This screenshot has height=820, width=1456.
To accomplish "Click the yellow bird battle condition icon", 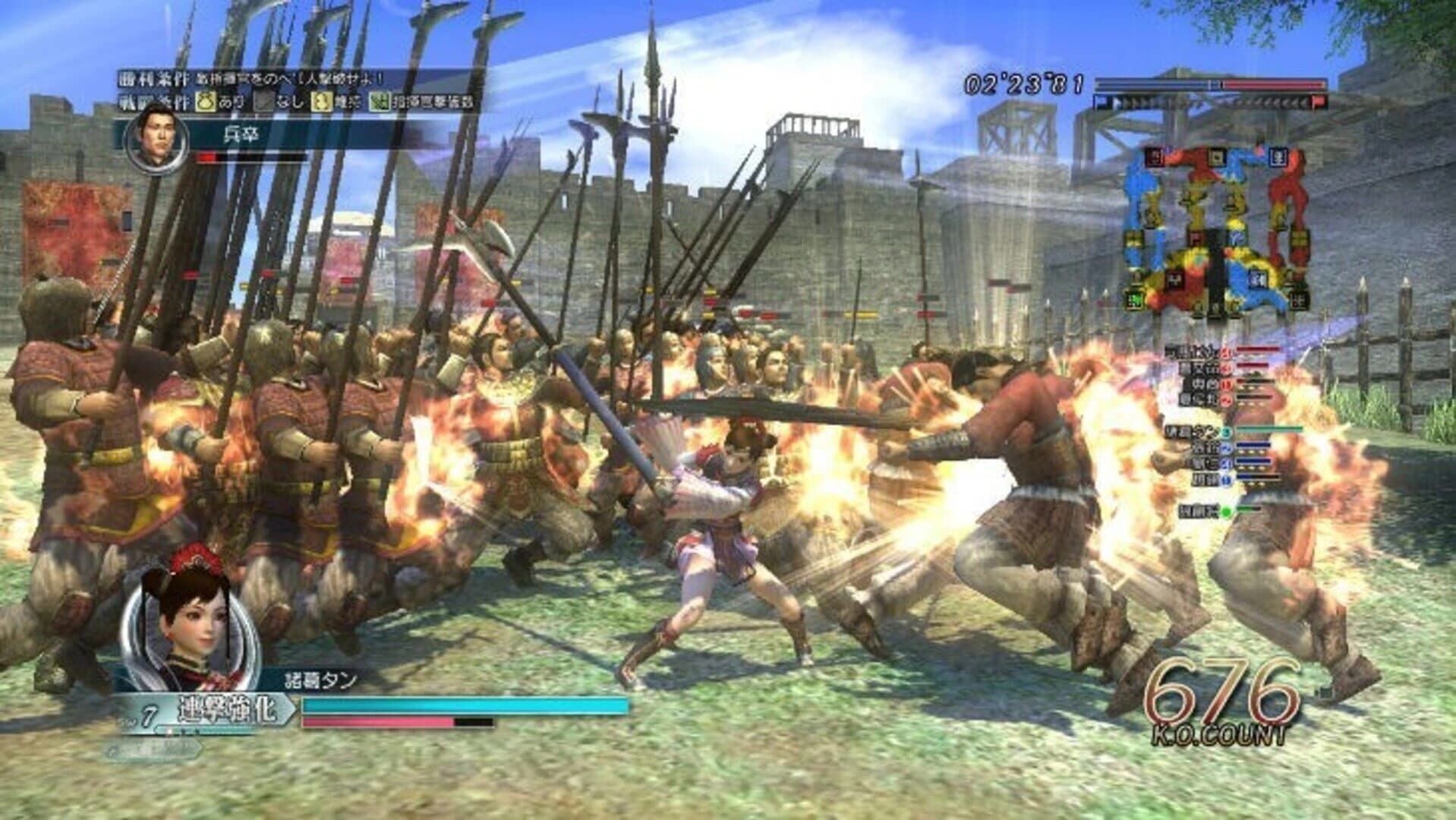I will [x=322, y=102].
